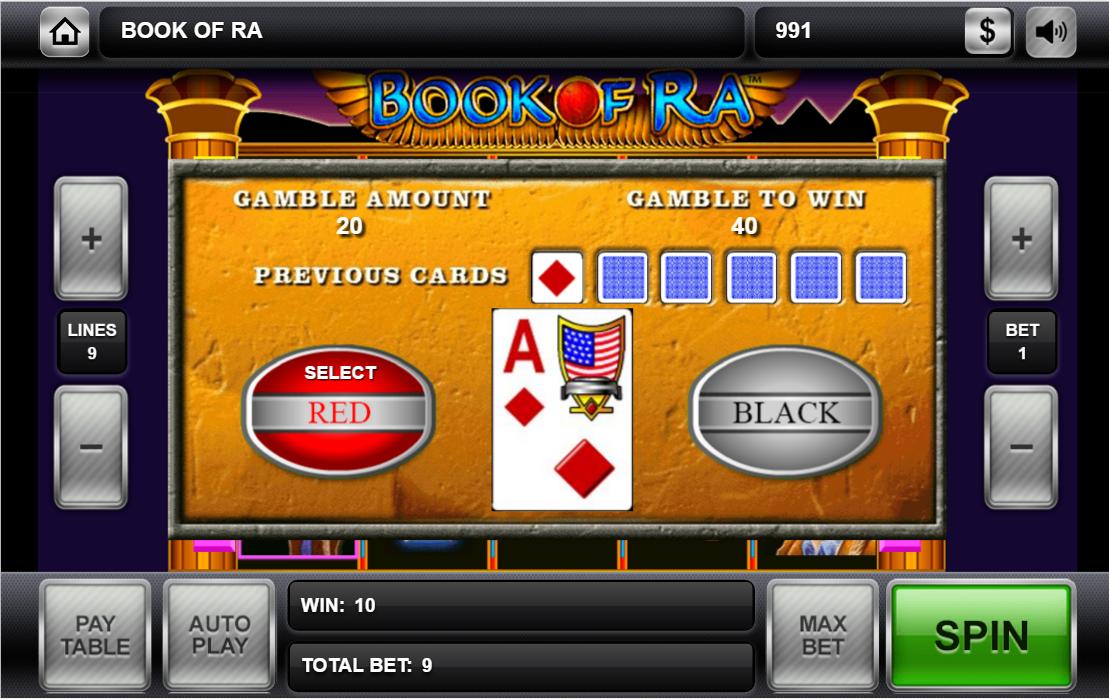
Task: Toggle the sound speaker button
Action: [x=1051, y=32]
